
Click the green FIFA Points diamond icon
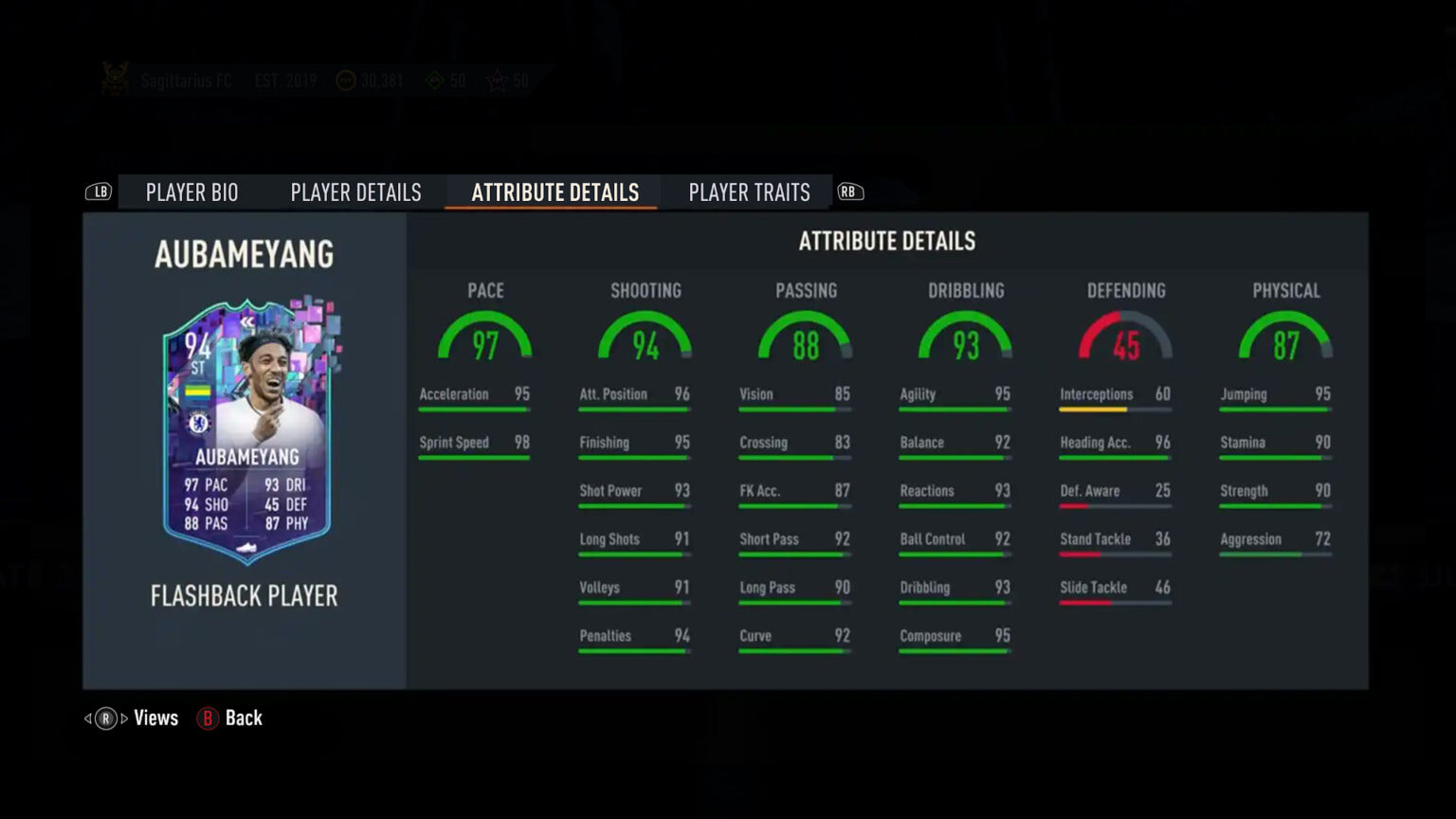pyautogui.click(x=436, y=82)
